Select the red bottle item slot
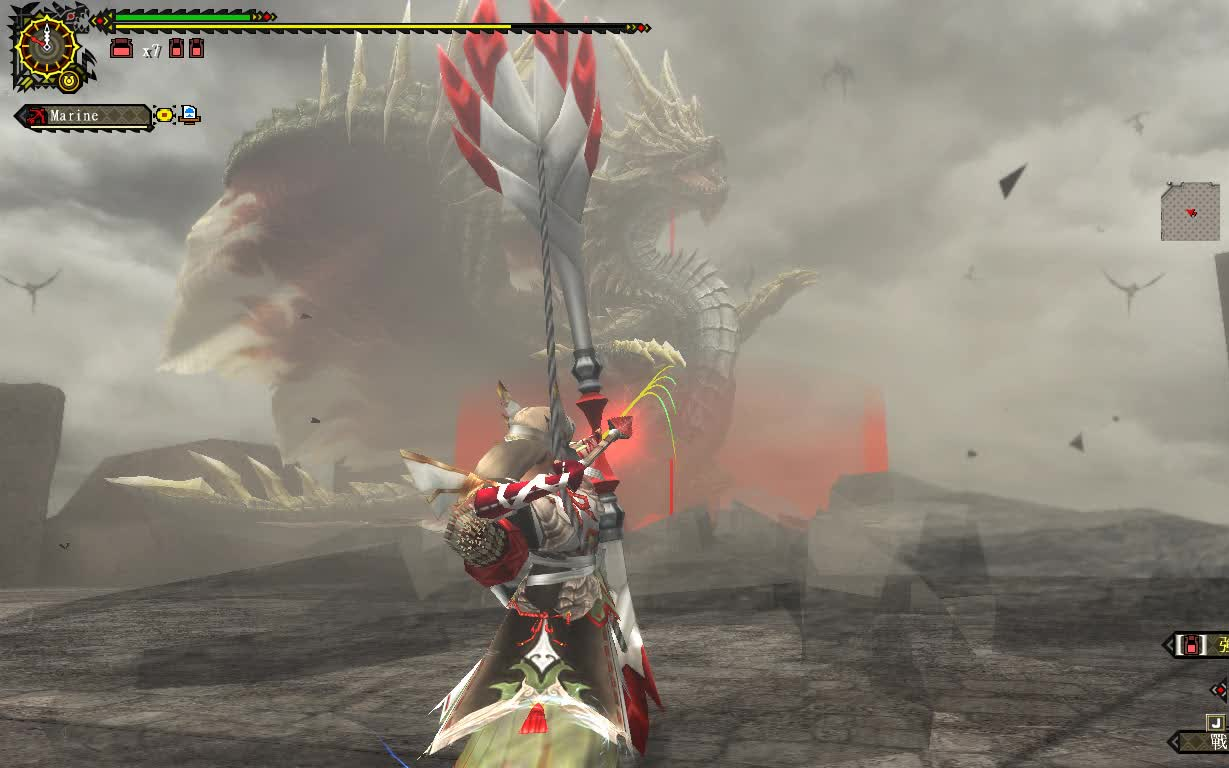This screenshot has width=1229, height=768. pyautogui.click(x=1192, y=645)
